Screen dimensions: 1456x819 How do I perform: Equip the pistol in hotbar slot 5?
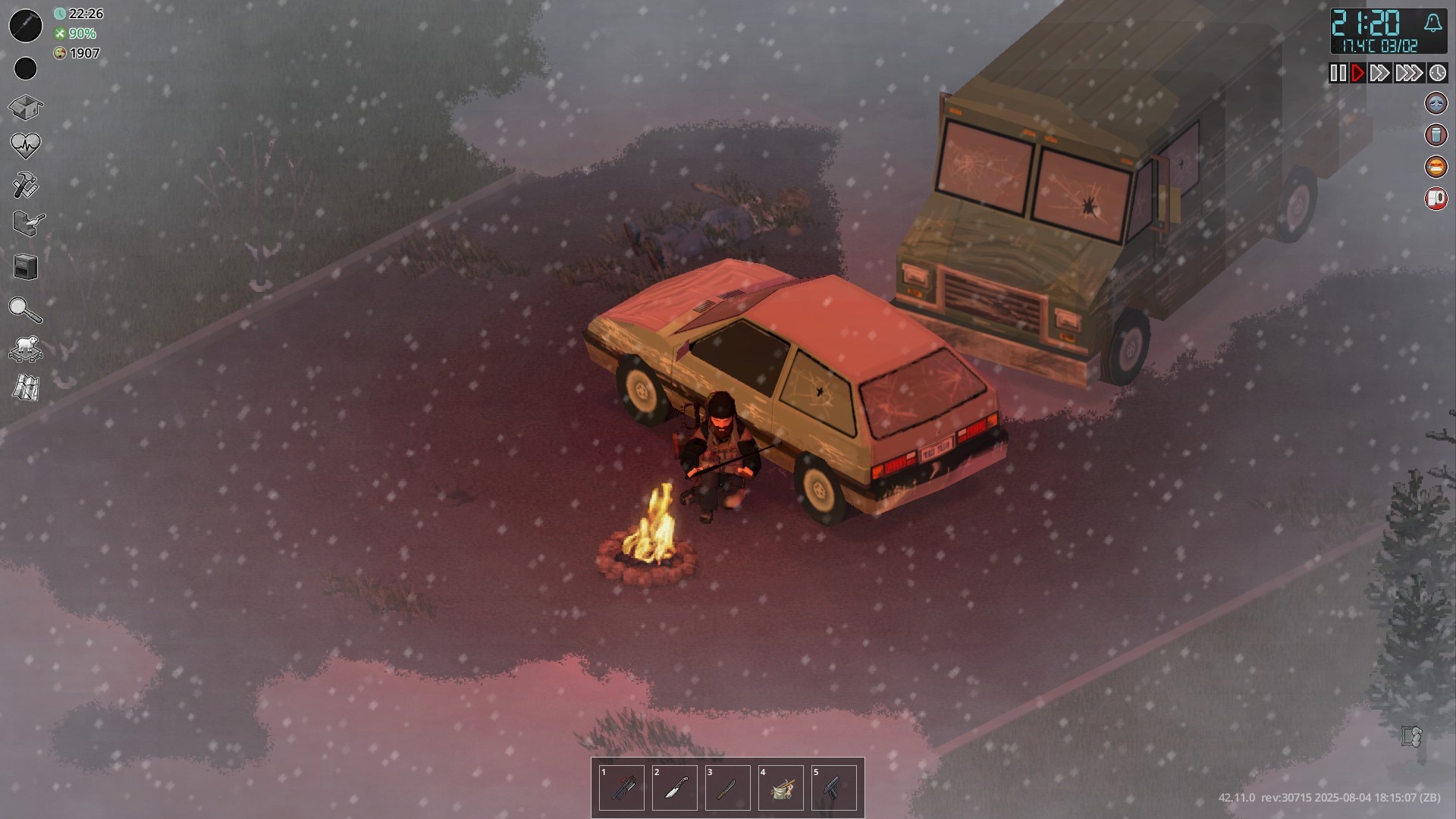pos(834,789)
